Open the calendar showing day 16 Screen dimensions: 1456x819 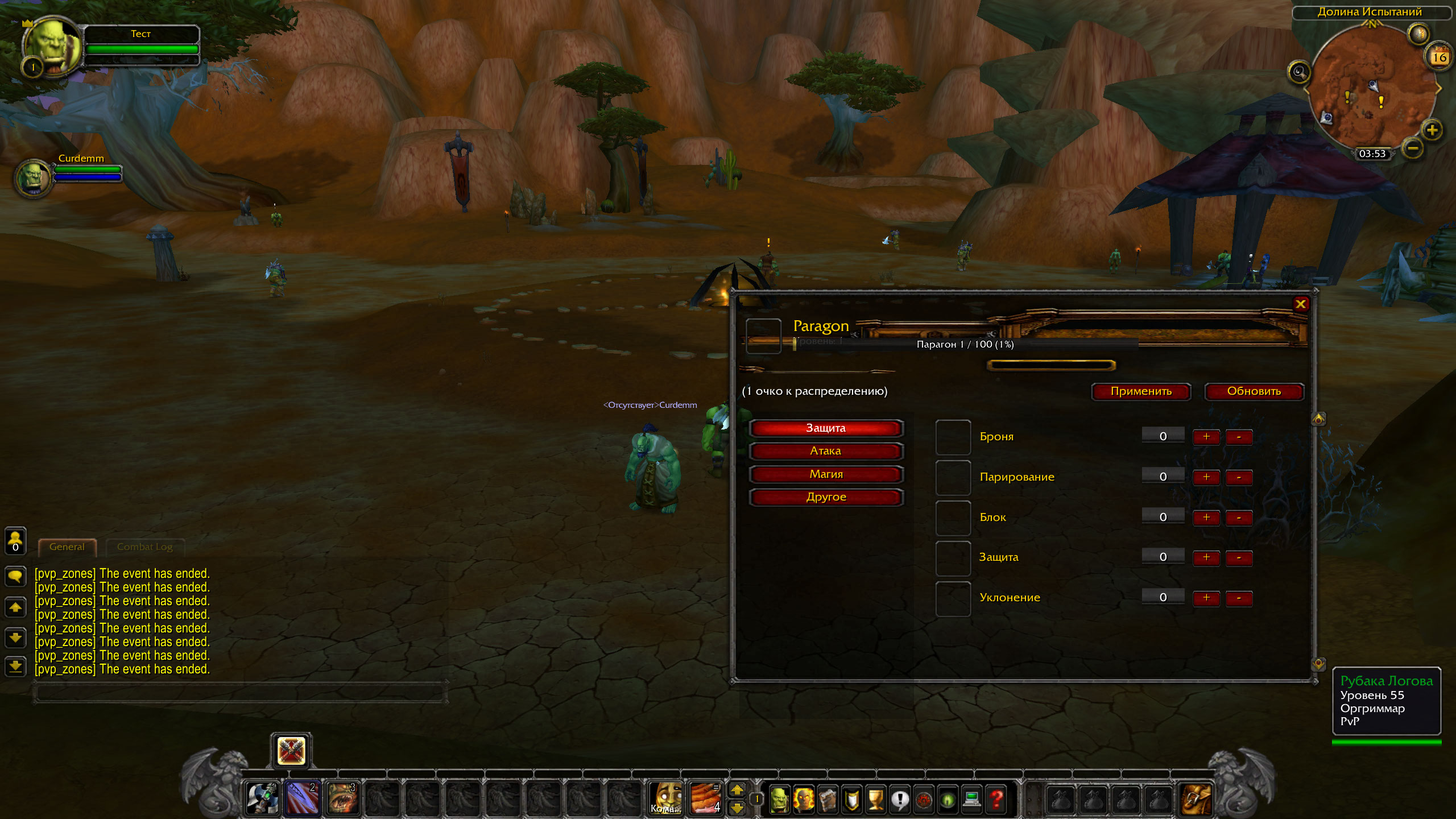[1439, 57]
